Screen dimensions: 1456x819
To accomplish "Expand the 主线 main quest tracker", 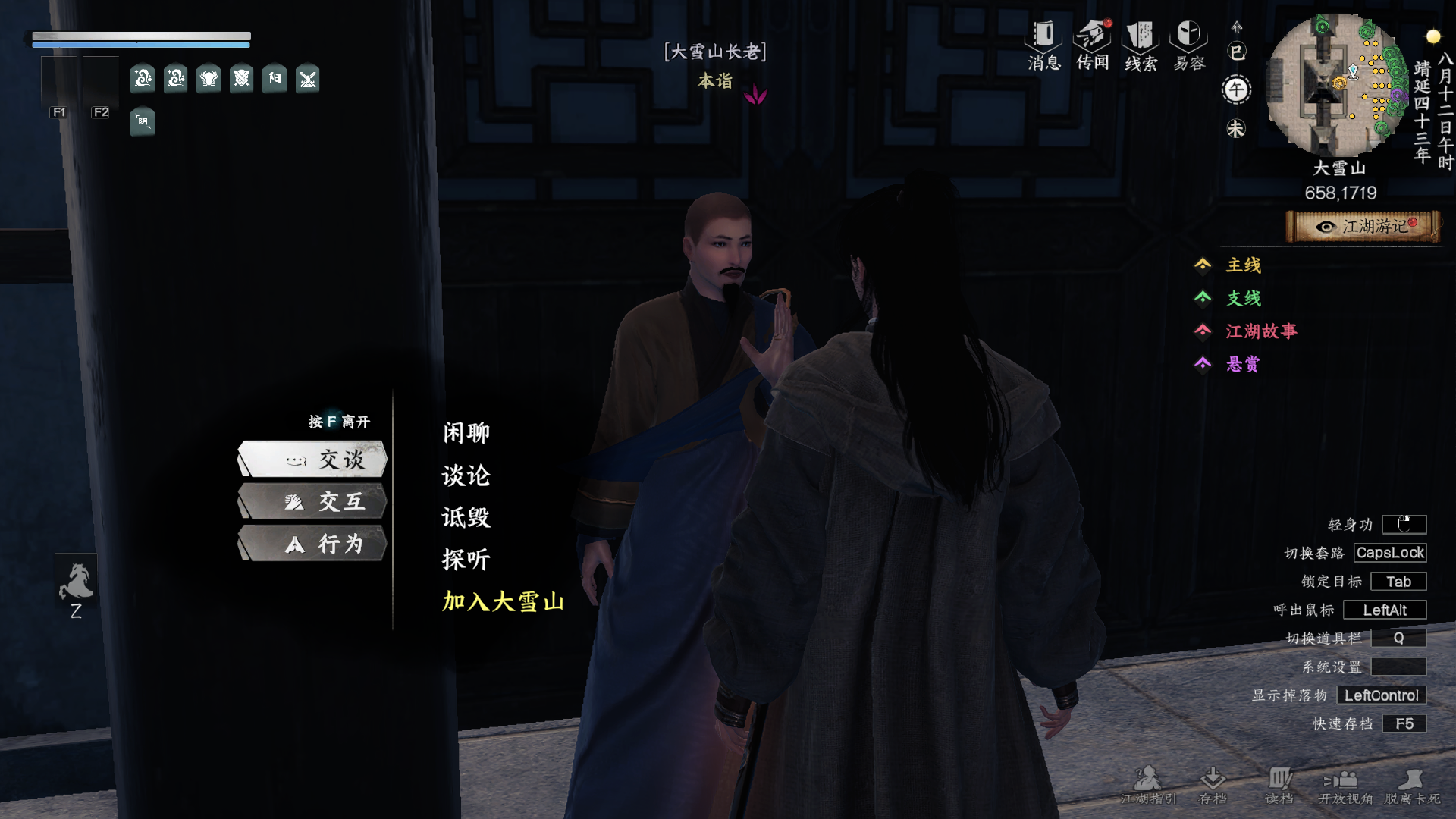I will [1243, 265].
